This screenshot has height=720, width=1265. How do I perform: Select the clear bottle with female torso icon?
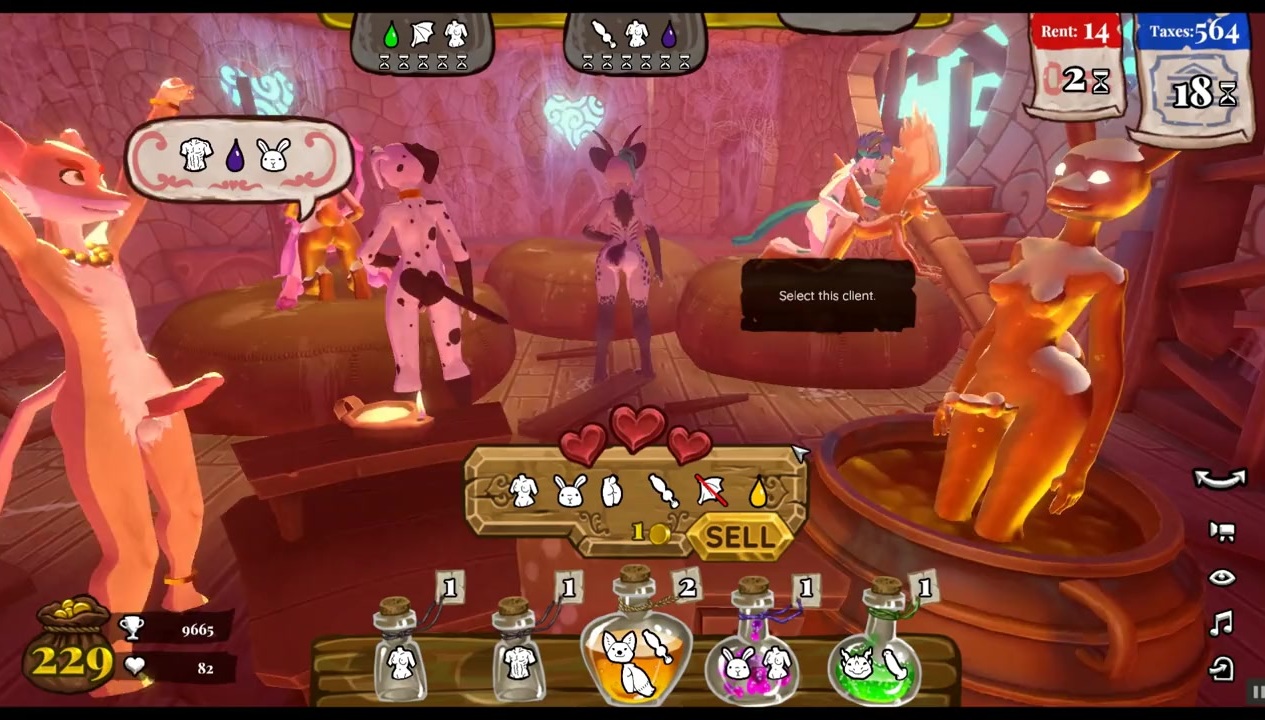[x=400, y=654]
